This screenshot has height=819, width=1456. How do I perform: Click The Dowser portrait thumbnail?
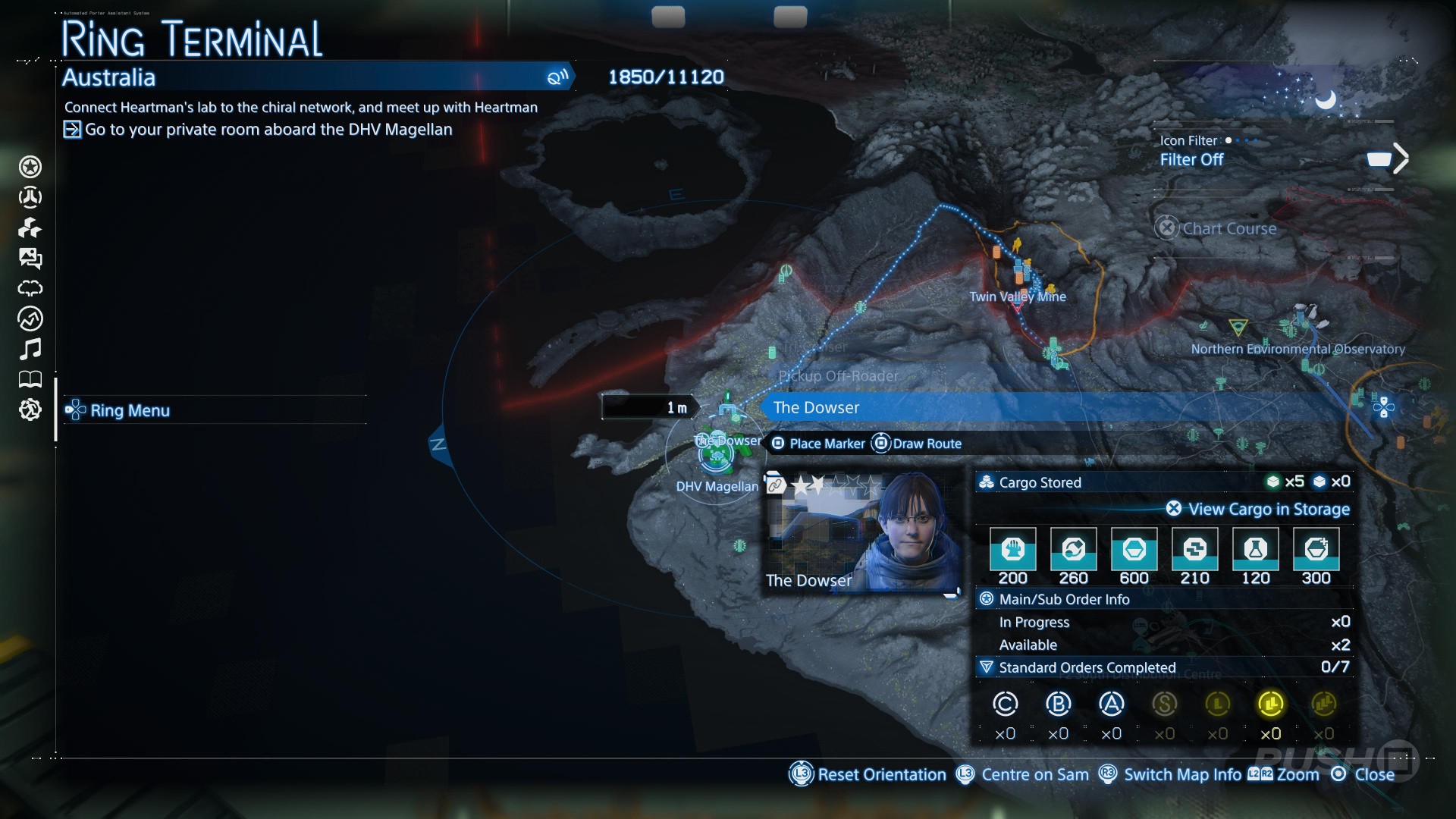861,533
